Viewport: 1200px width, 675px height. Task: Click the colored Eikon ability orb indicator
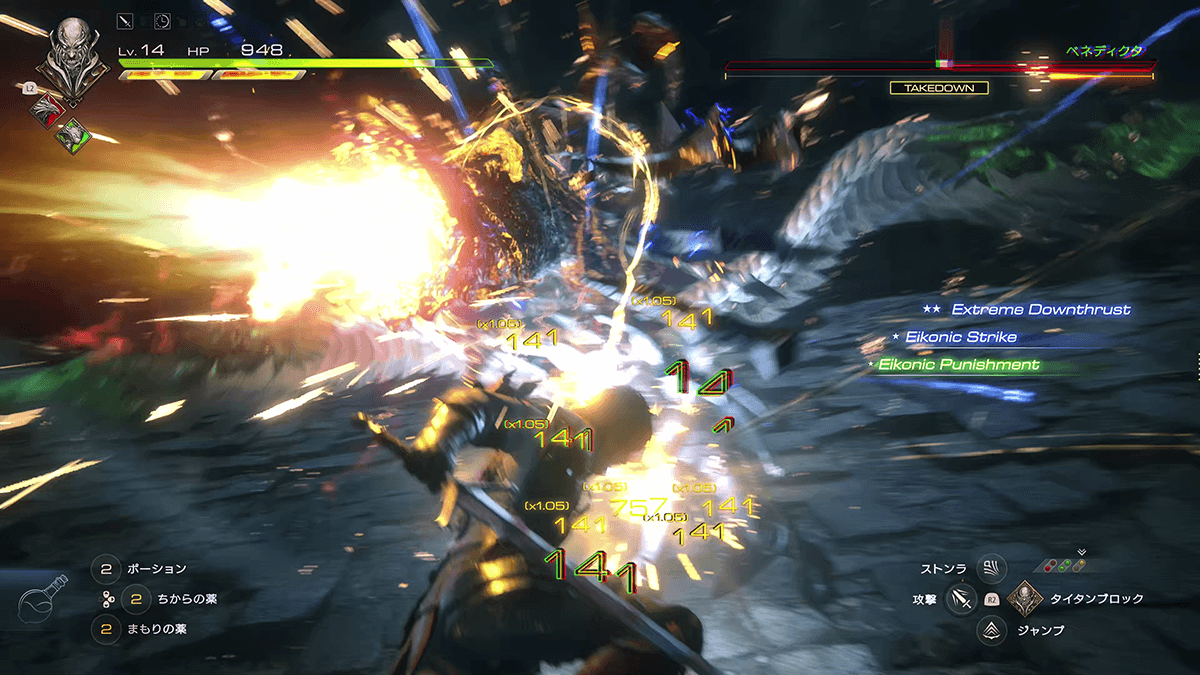coord(1065,565)
